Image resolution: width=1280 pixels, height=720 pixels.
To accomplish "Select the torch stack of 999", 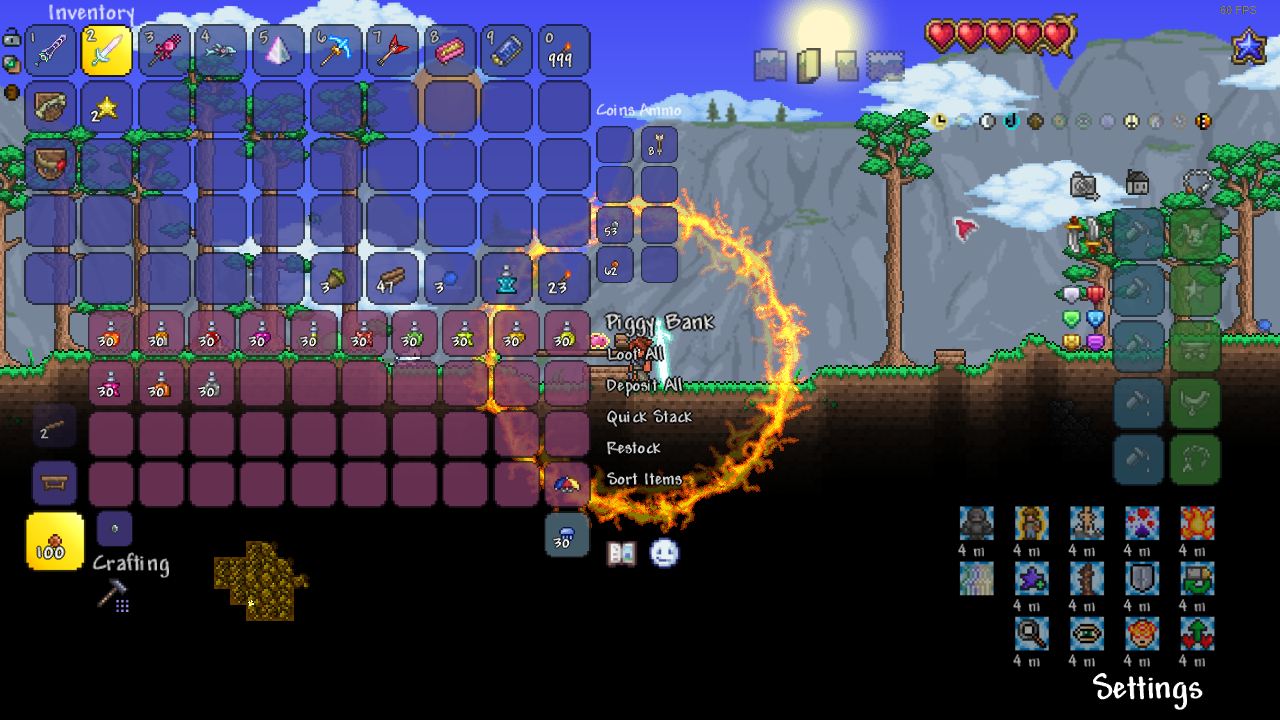I will click(564, 51).
